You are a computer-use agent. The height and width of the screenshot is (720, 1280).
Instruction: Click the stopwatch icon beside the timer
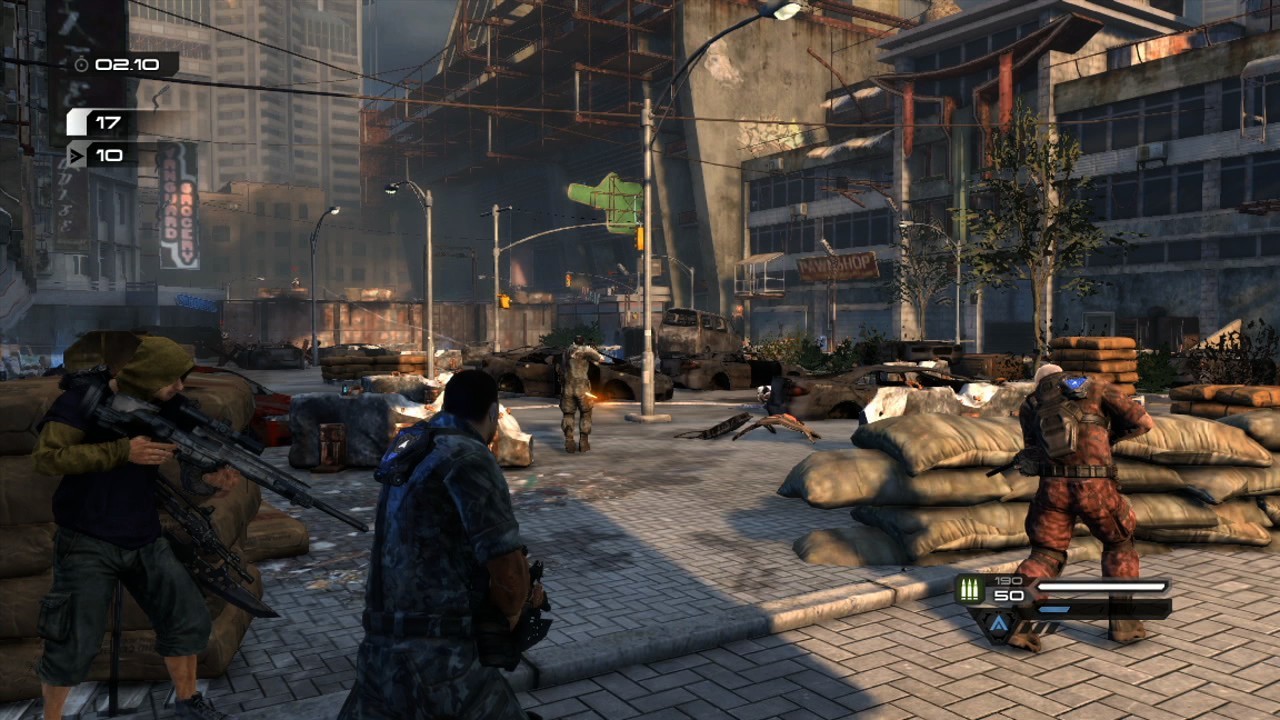81,65
